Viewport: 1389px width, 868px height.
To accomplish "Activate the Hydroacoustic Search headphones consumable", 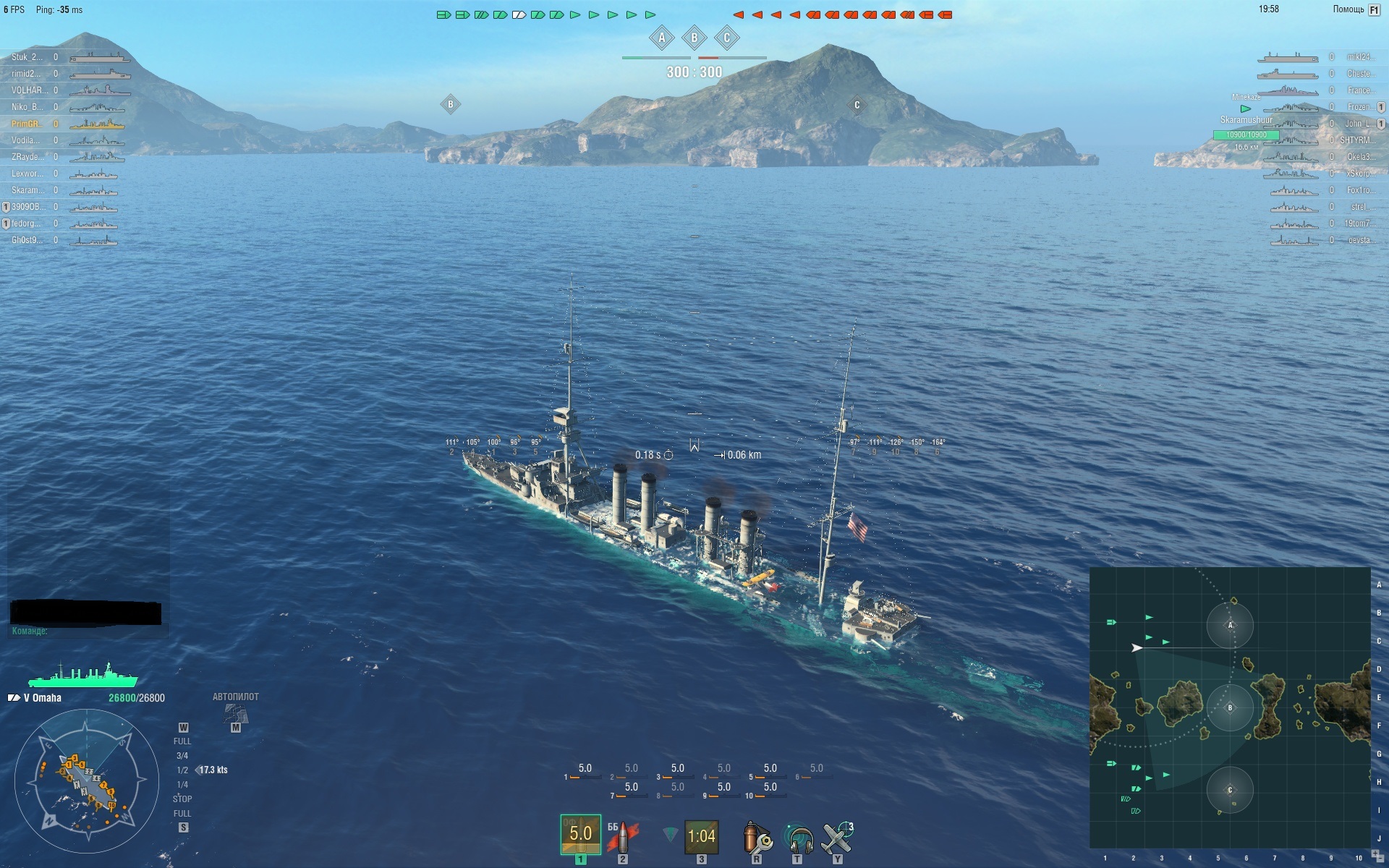I will point(797,838).
